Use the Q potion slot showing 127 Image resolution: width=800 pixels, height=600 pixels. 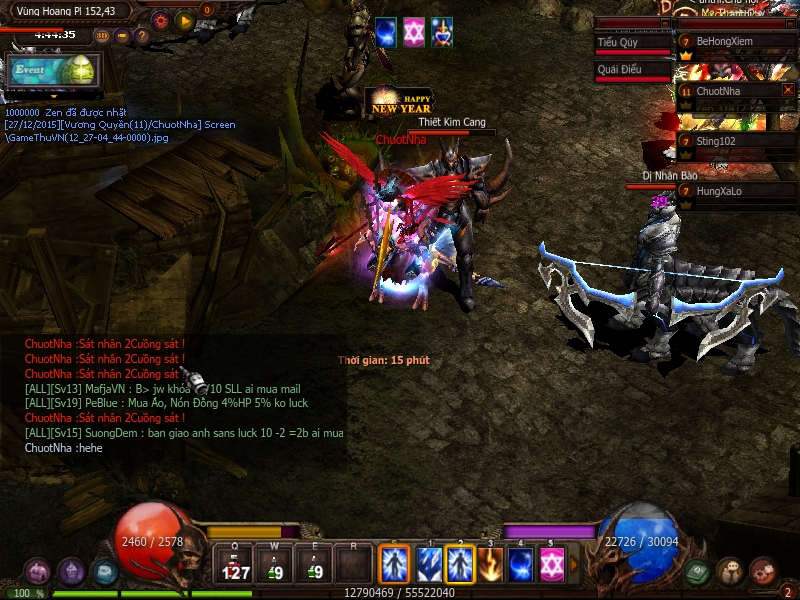click(237, 565)
